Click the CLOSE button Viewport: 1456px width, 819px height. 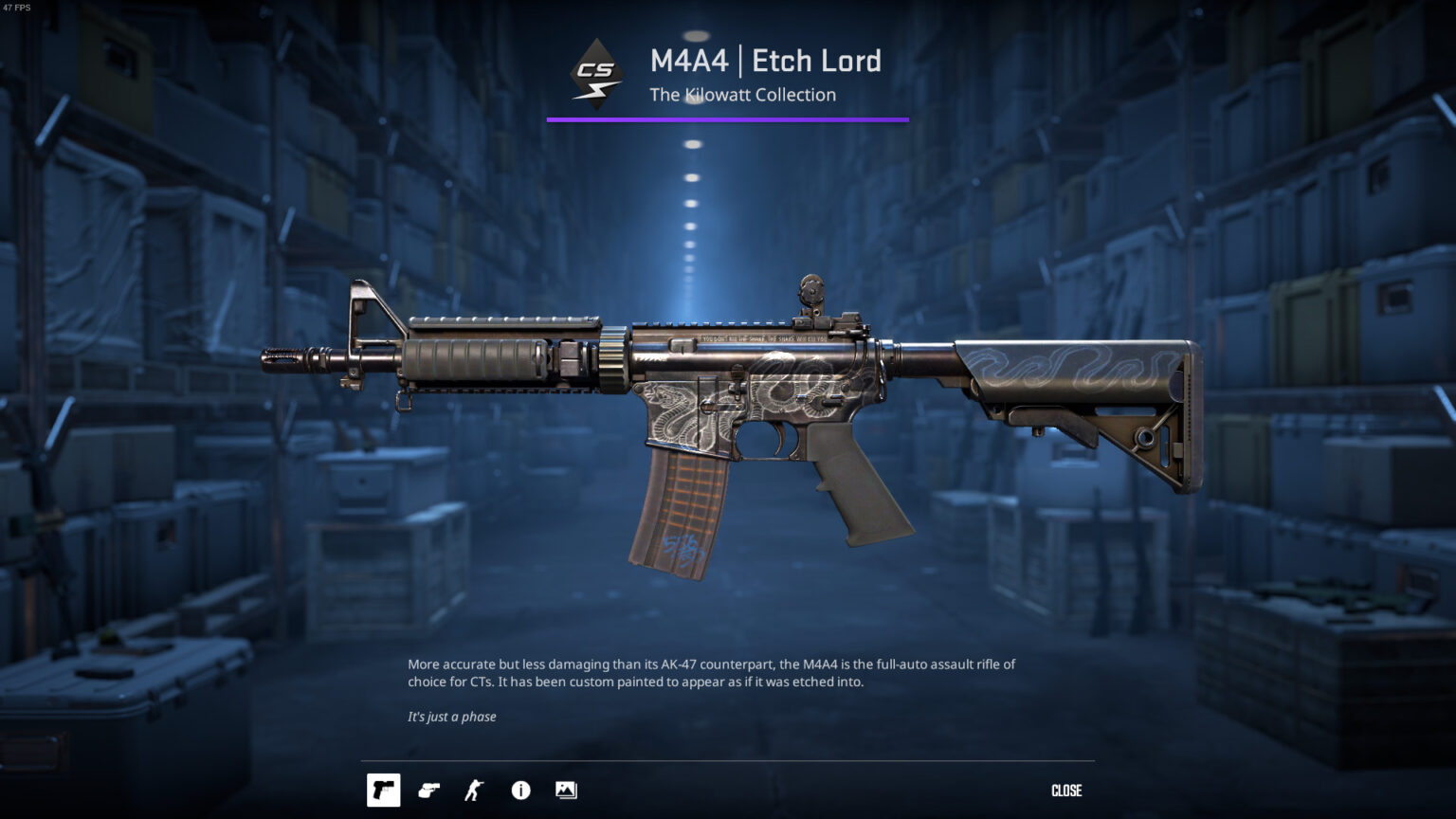click(1069, 790)
